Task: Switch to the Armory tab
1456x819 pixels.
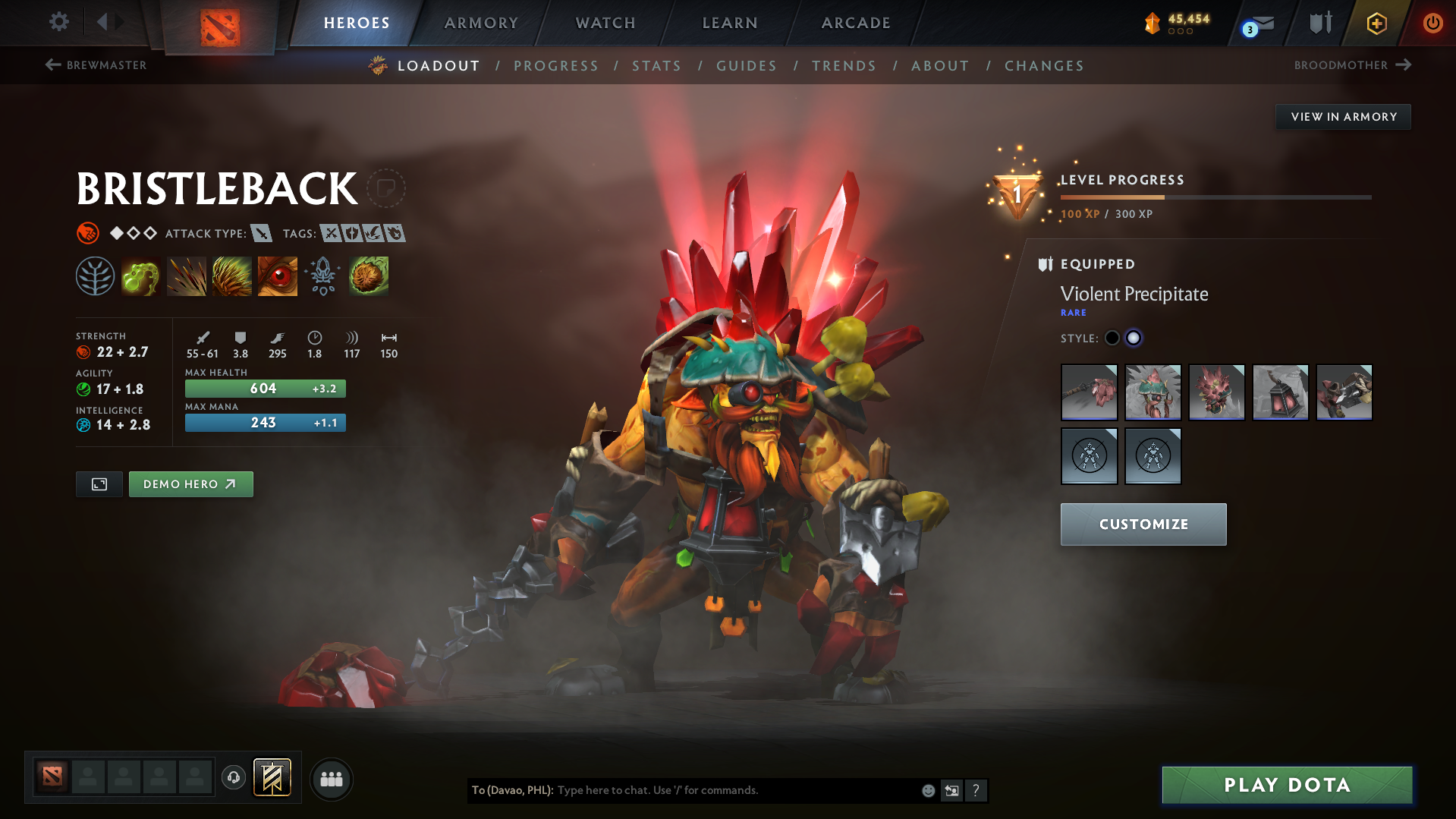Action: coord(481,23)
